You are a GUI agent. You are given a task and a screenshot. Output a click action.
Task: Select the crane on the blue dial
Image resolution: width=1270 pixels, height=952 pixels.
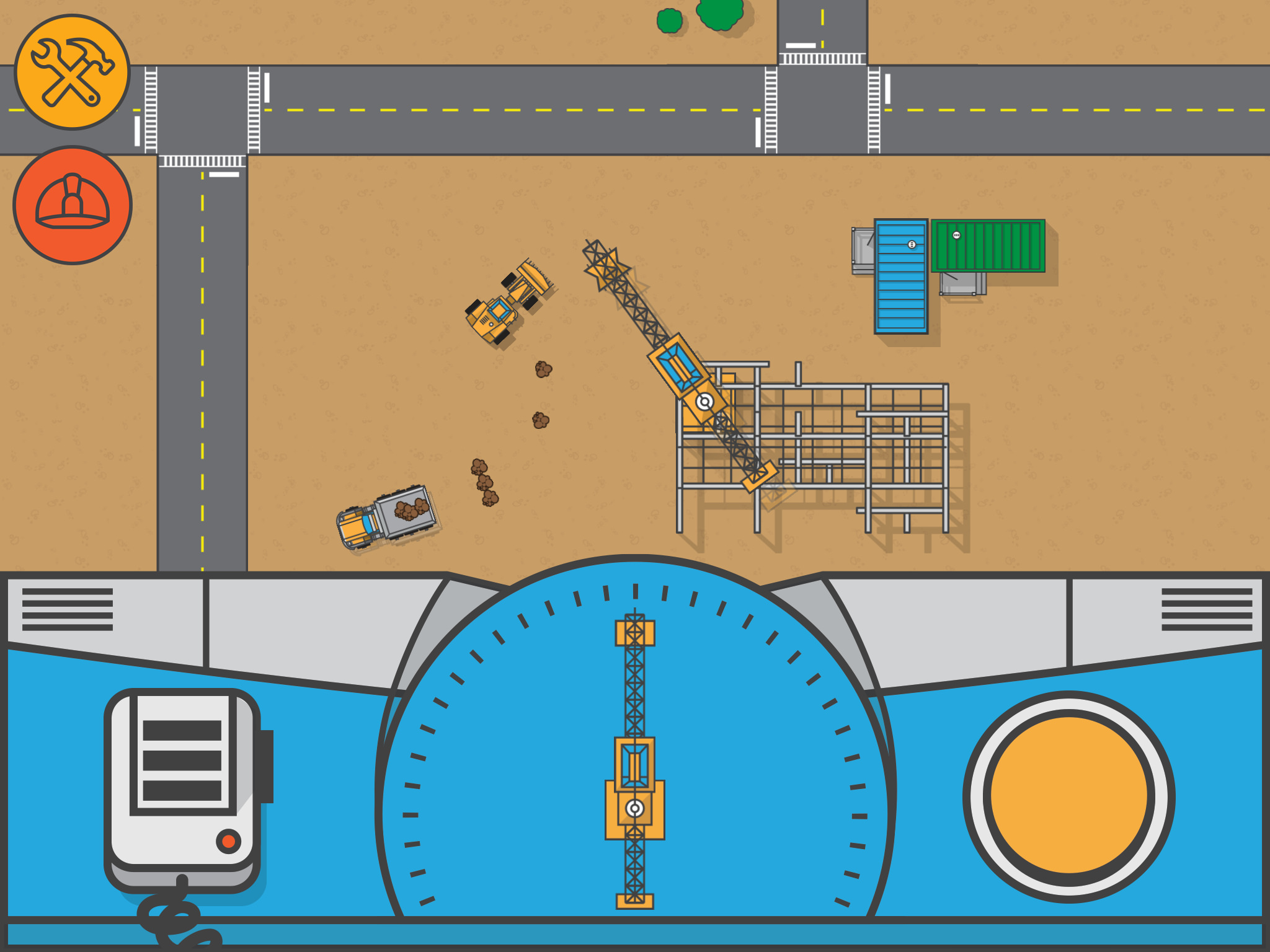pyautogui.click(x=634, y=761)
